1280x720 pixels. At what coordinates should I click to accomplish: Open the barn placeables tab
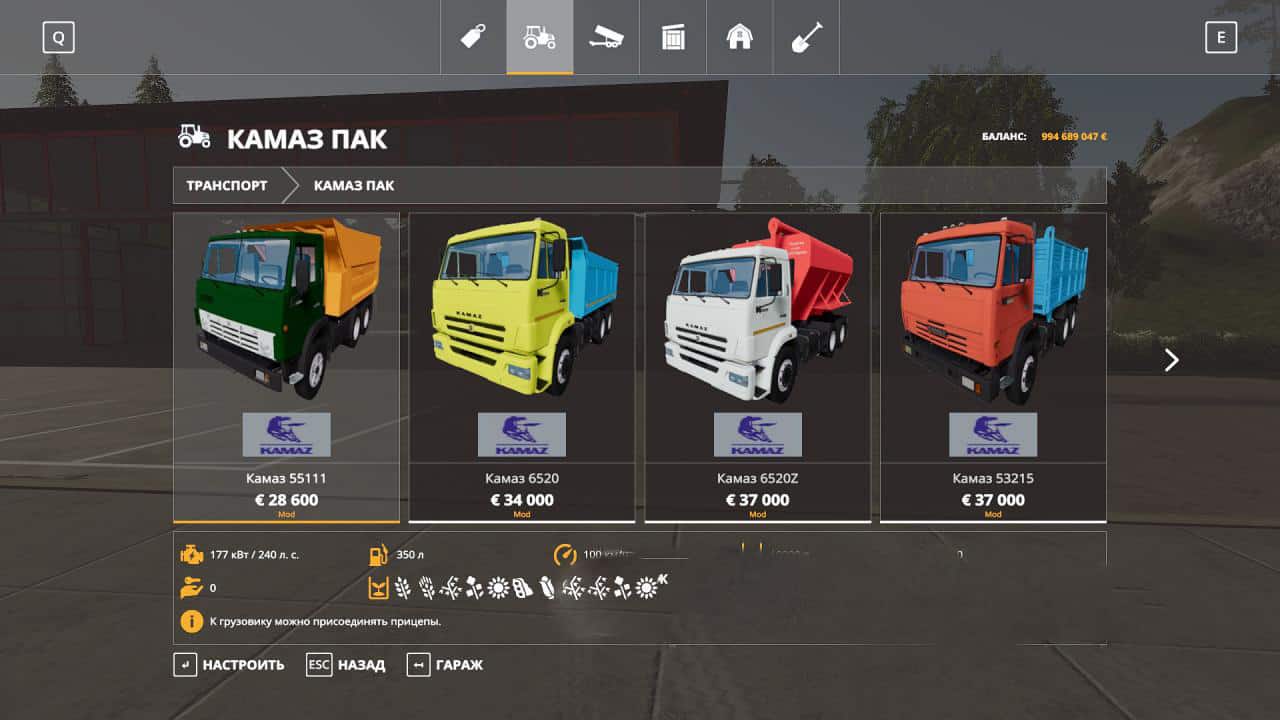[x=740, y=37]
